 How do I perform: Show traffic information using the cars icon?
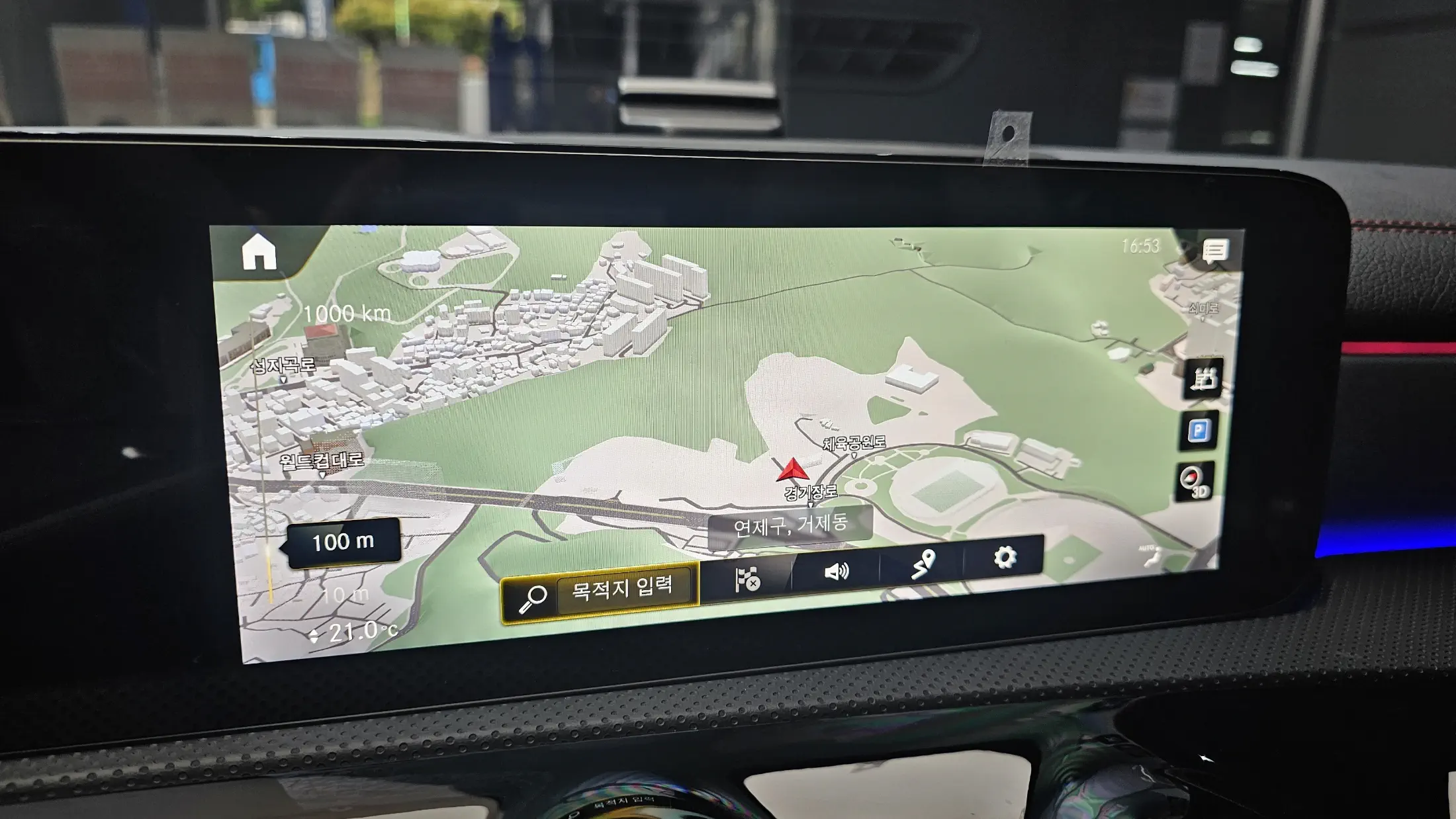[x=1204, y=379]
